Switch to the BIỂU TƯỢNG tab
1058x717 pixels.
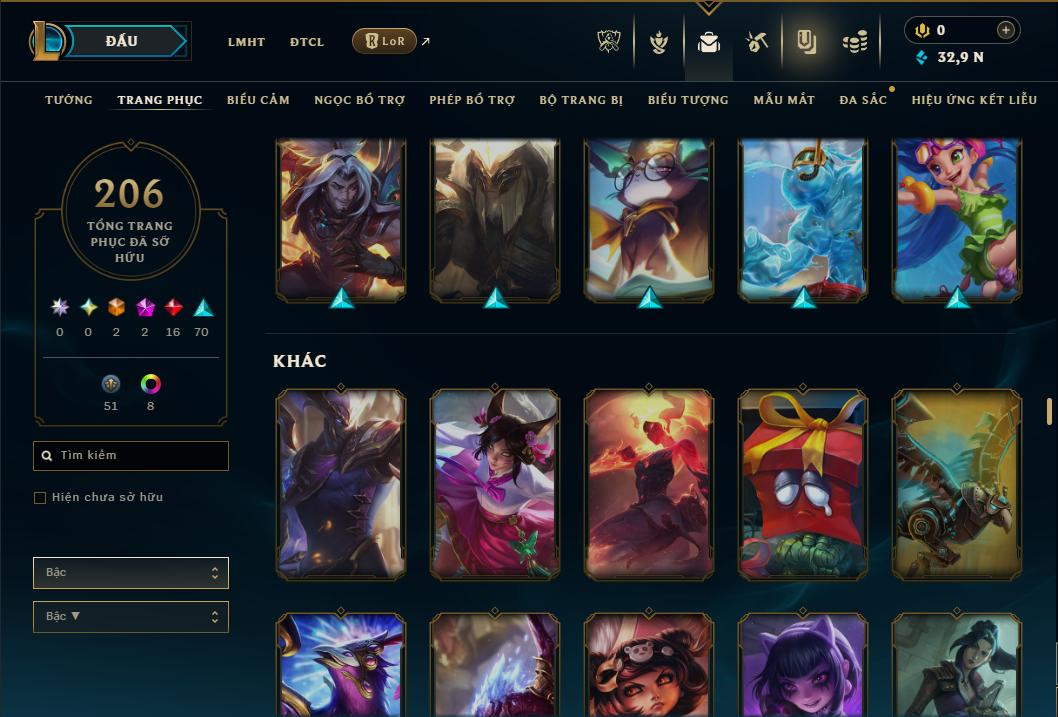tap(688, 100)
